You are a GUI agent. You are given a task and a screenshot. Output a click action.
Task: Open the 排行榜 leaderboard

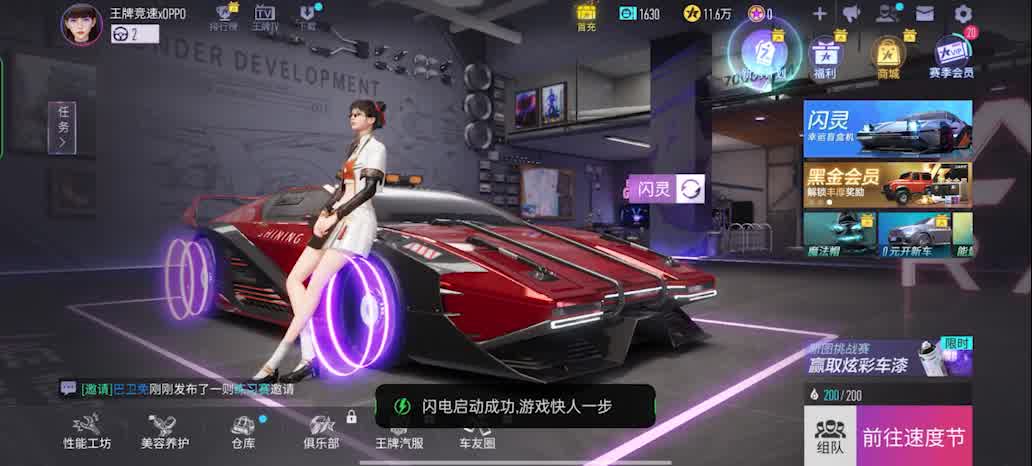point(225,17)
